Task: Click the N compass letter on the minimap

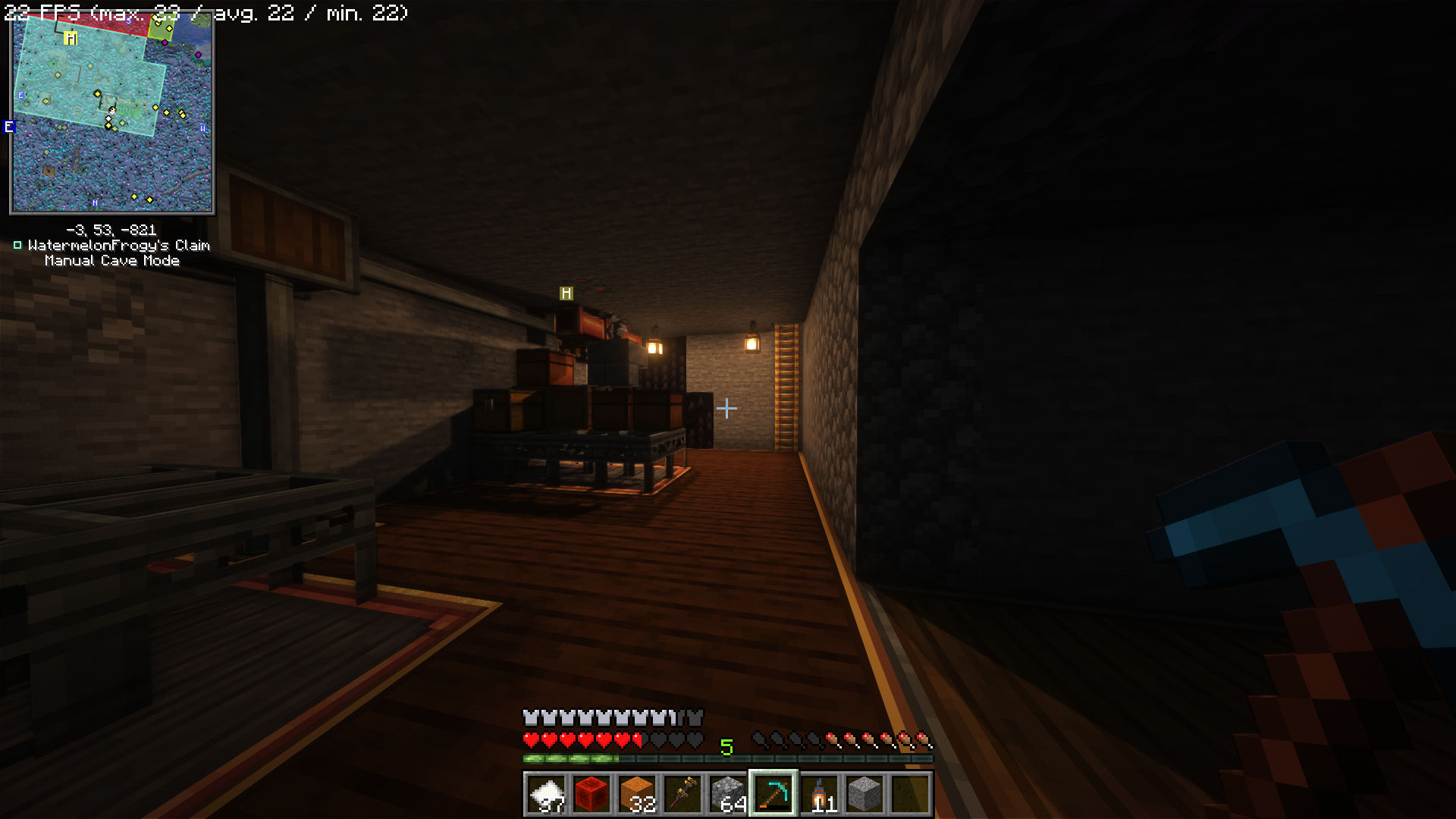Action: (x=94, y=202)
